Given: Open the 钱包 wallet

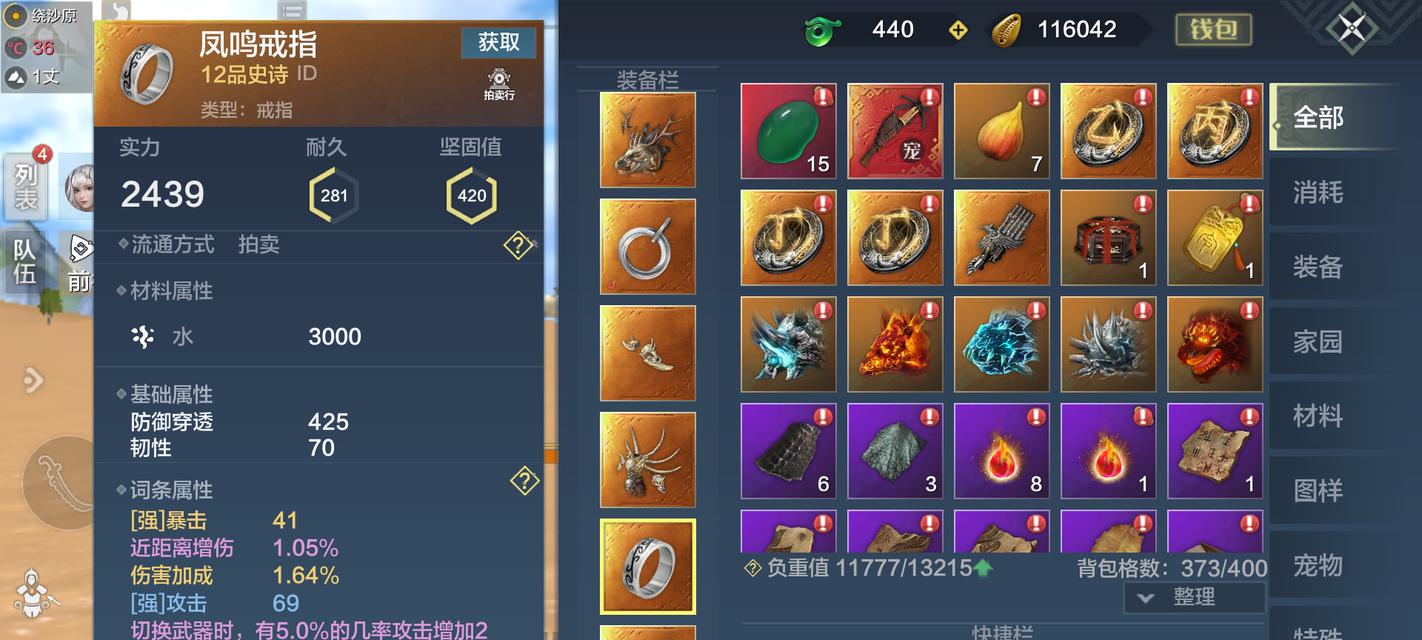Looking at the screenshot, I should [x=1212, y=29].
